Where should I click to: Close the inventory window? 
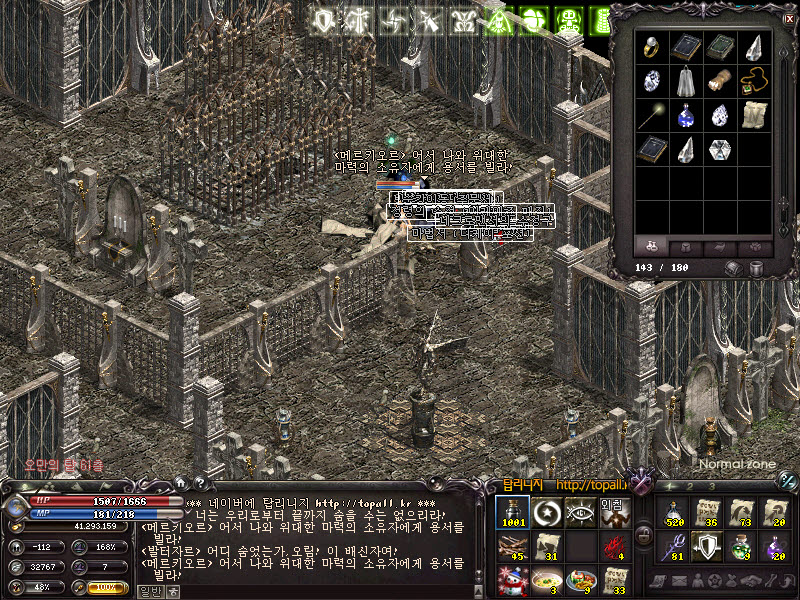[x=787, y=18]
